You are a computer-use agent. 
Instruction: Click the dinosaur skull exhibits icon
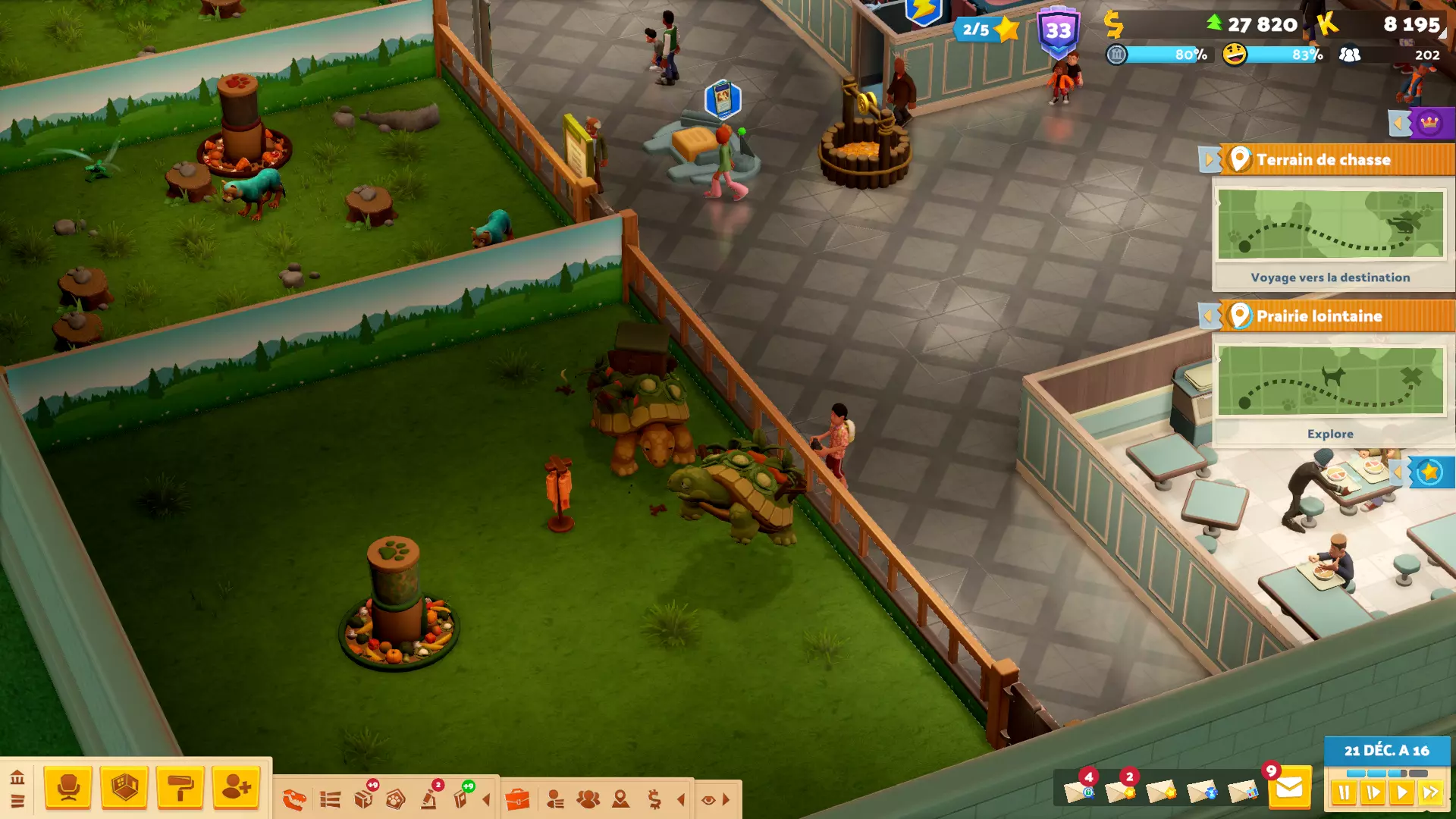coord(294,799)
